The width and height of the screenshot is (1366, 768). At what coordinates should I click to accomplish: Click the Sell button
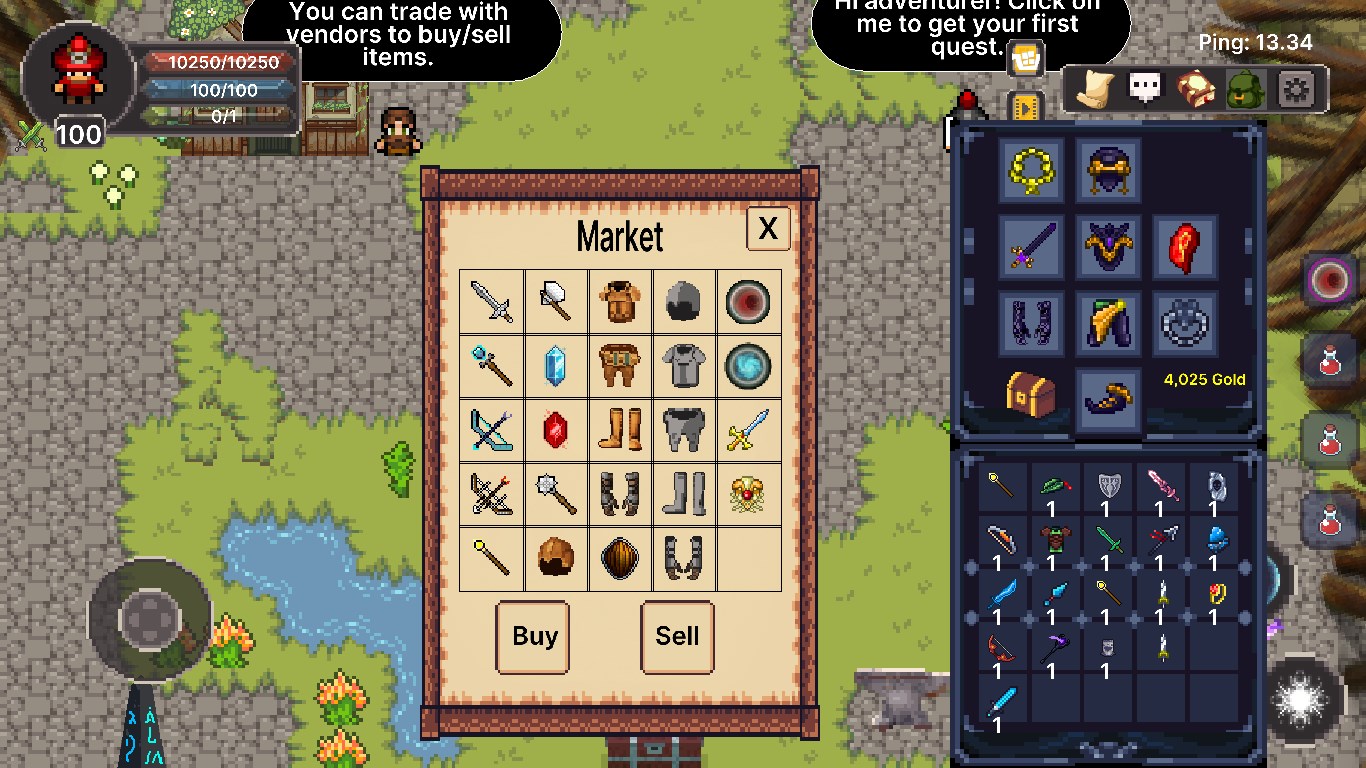tap(677, 637)
